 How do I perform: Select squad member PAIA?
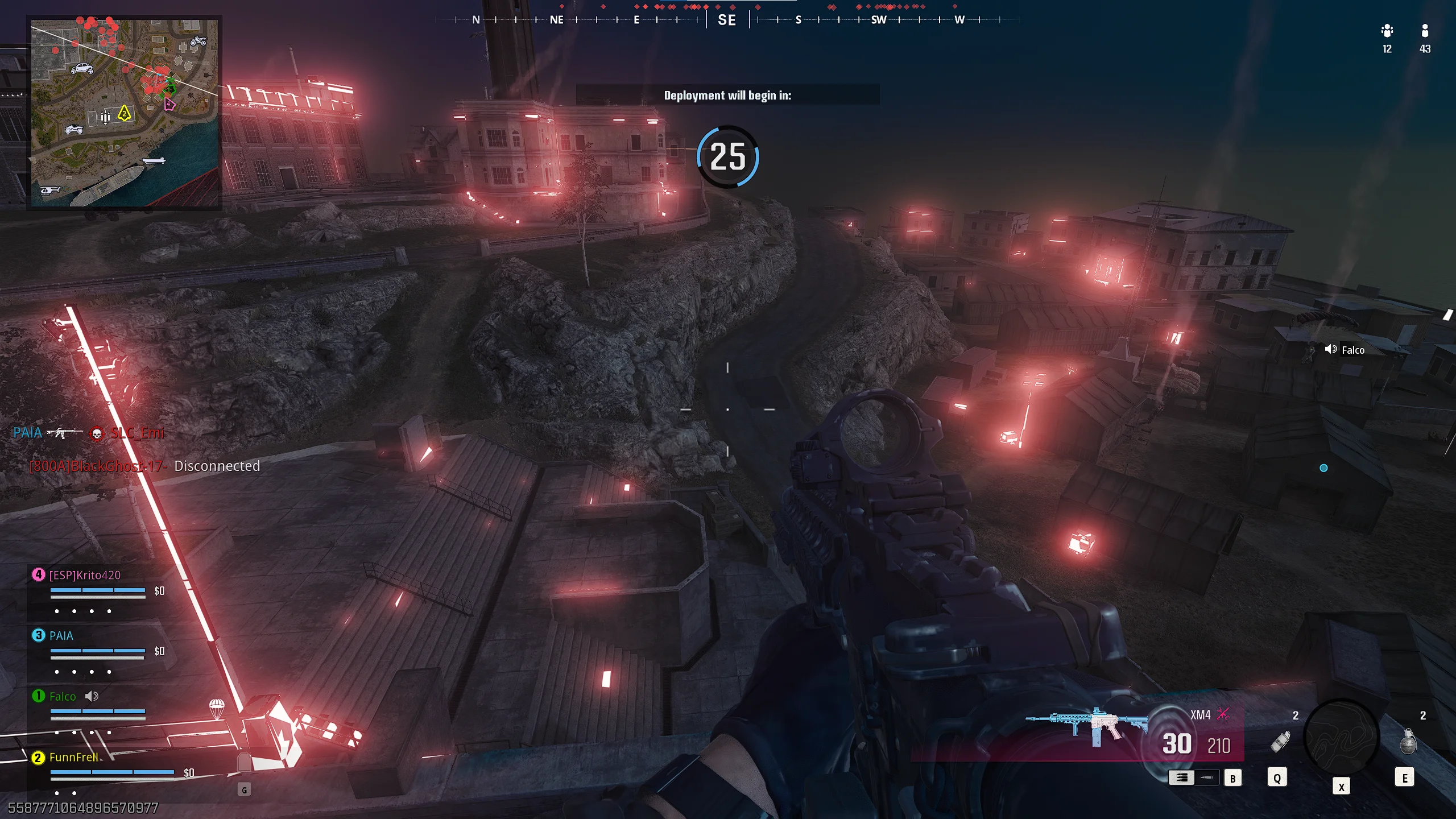61,635
